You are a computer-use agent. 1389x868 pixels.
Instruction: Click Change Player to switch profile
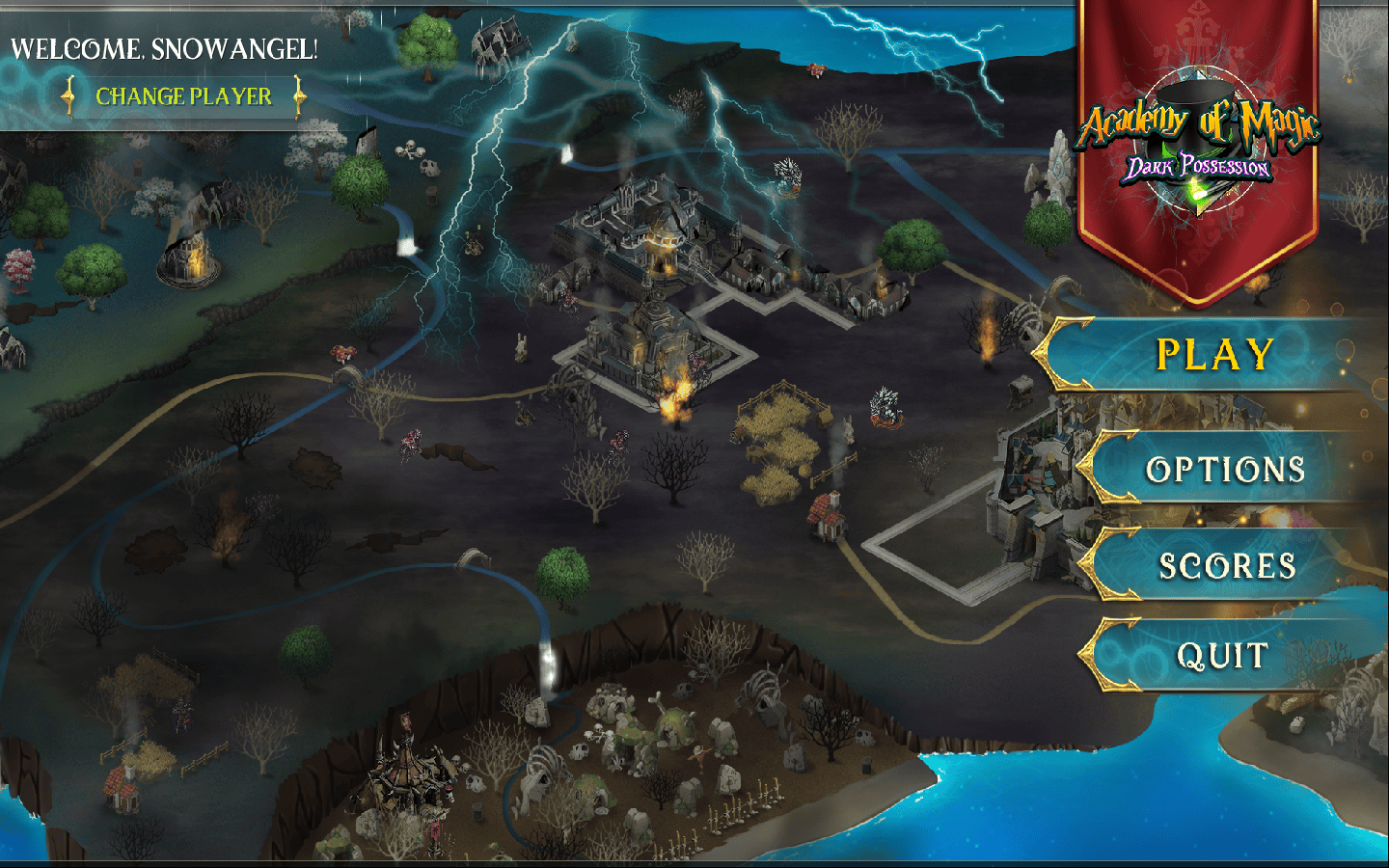[183, 96]
